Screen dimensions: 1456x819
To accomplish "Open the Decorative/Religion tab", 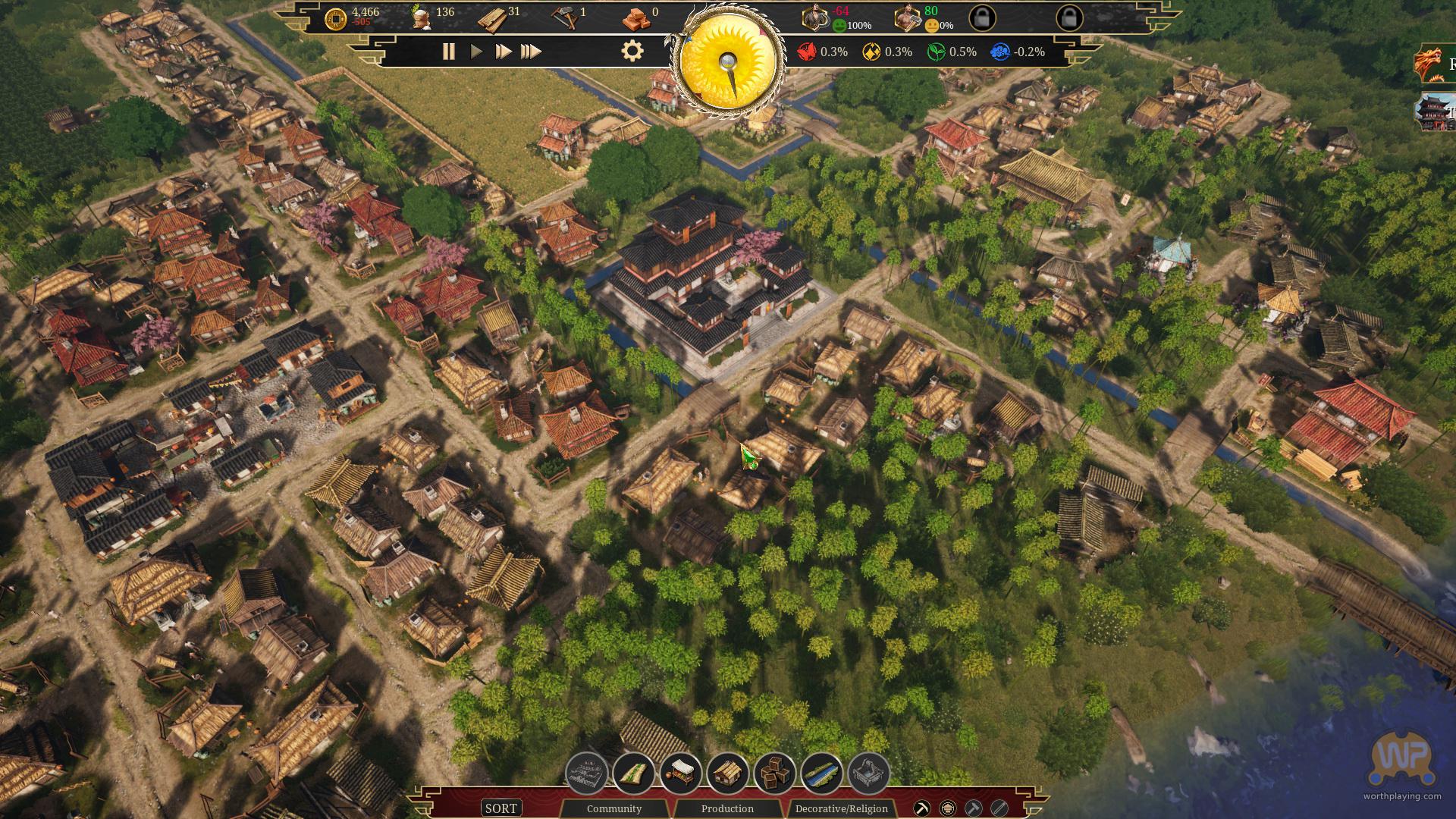I will pos(841,808).
